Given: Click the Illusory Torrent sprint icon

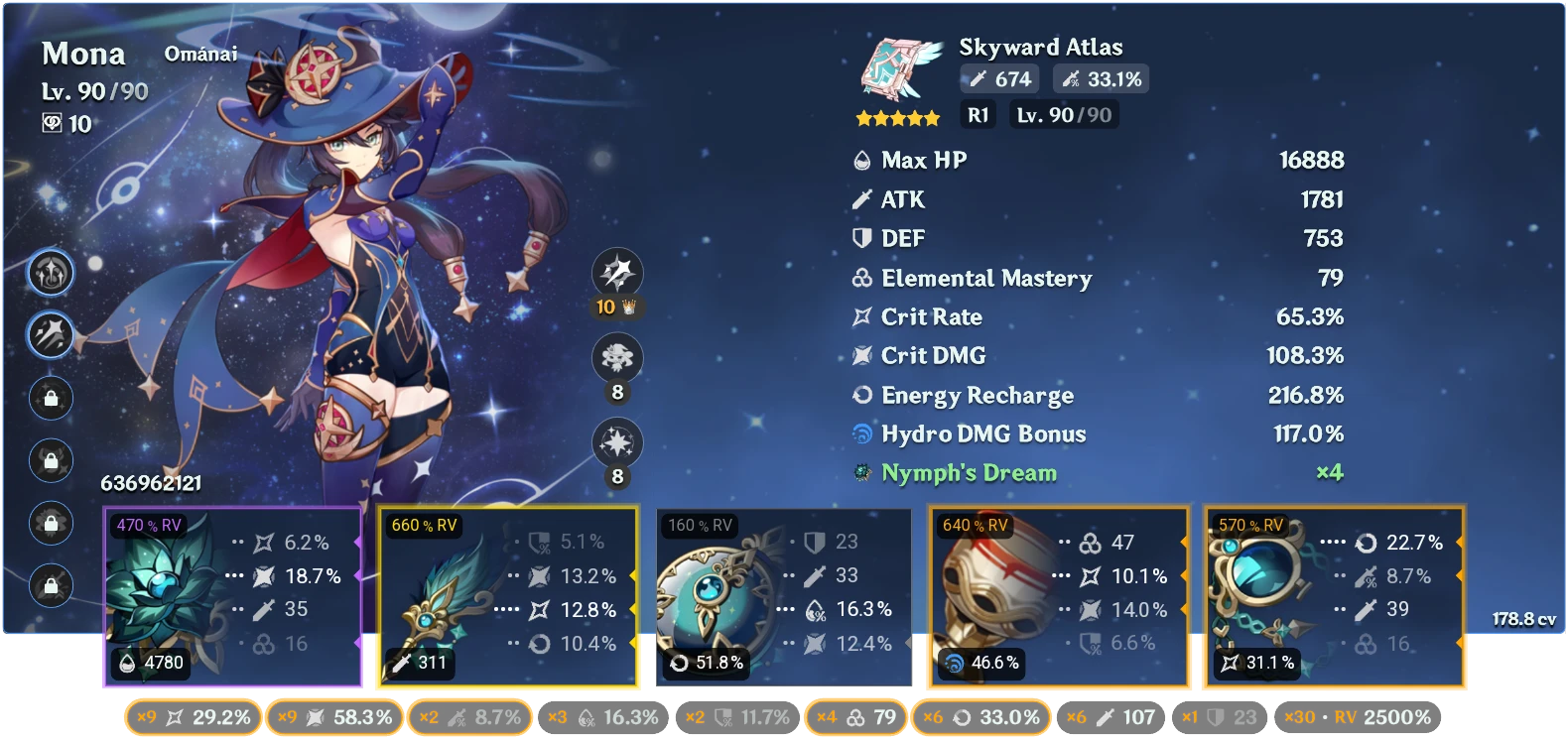Looking at the screenshot, I should point(50,336).
